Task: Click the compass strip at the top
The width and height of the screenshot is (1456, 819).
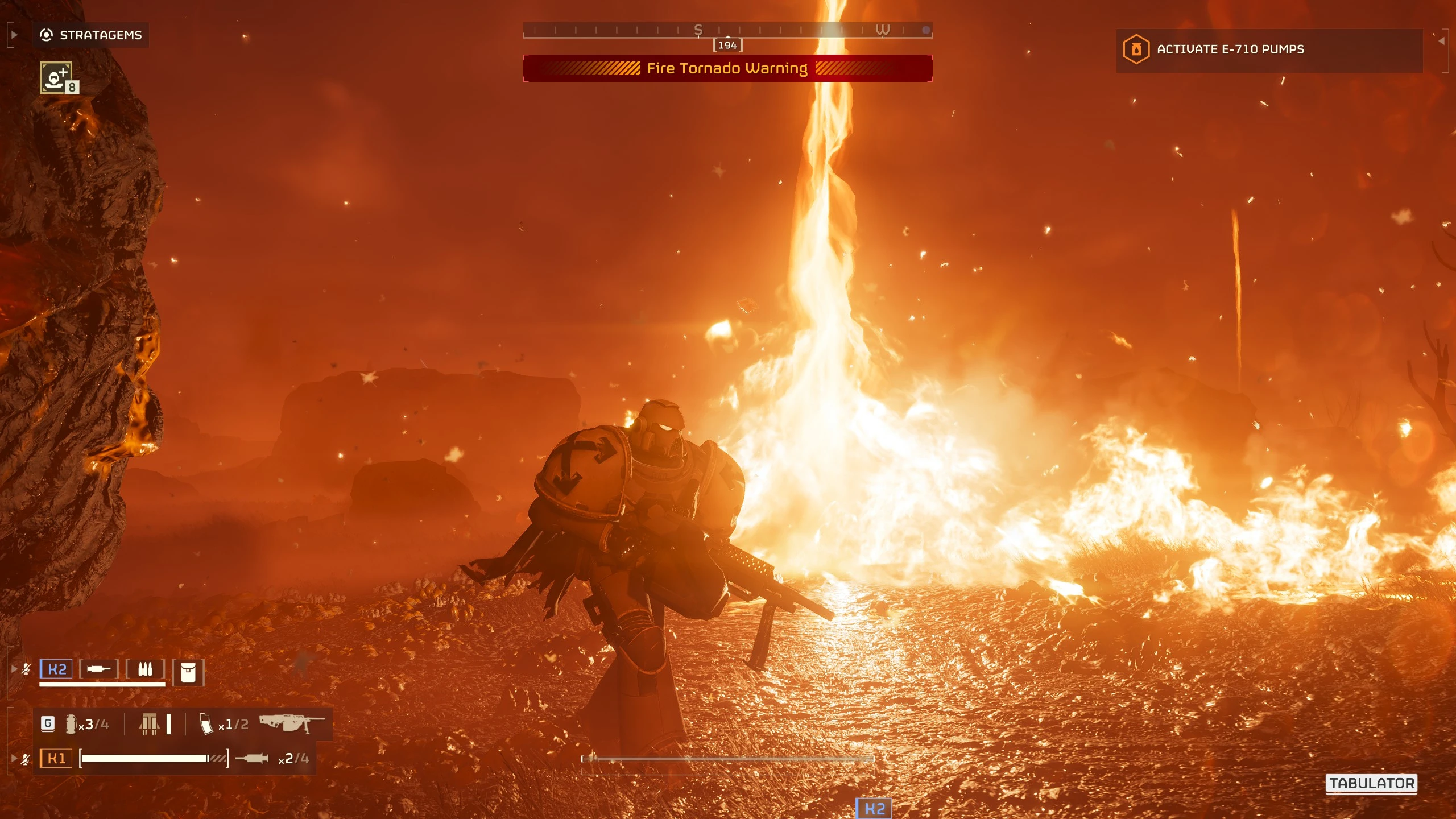Action: tap(727, 30)
